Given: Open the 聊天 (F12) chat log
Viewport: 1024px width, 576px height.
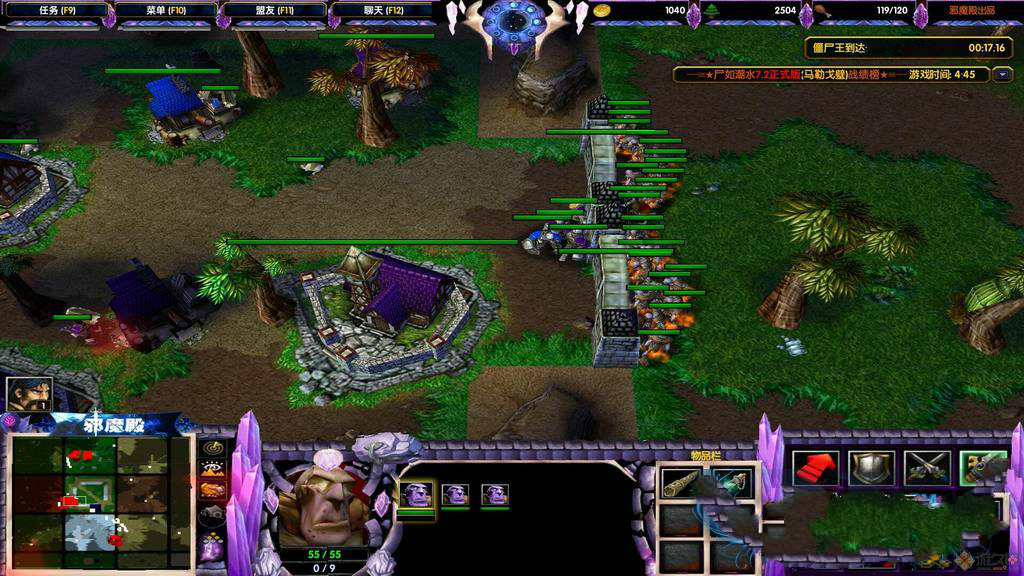Looking at the screenshot, I should (x=384, y=11).
